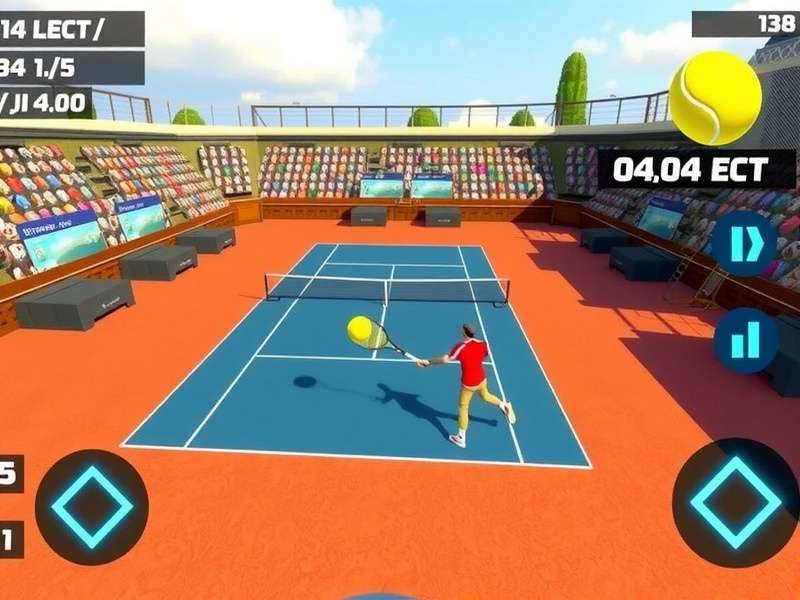Click the fast-forward arrow button

tap(744, 244)
